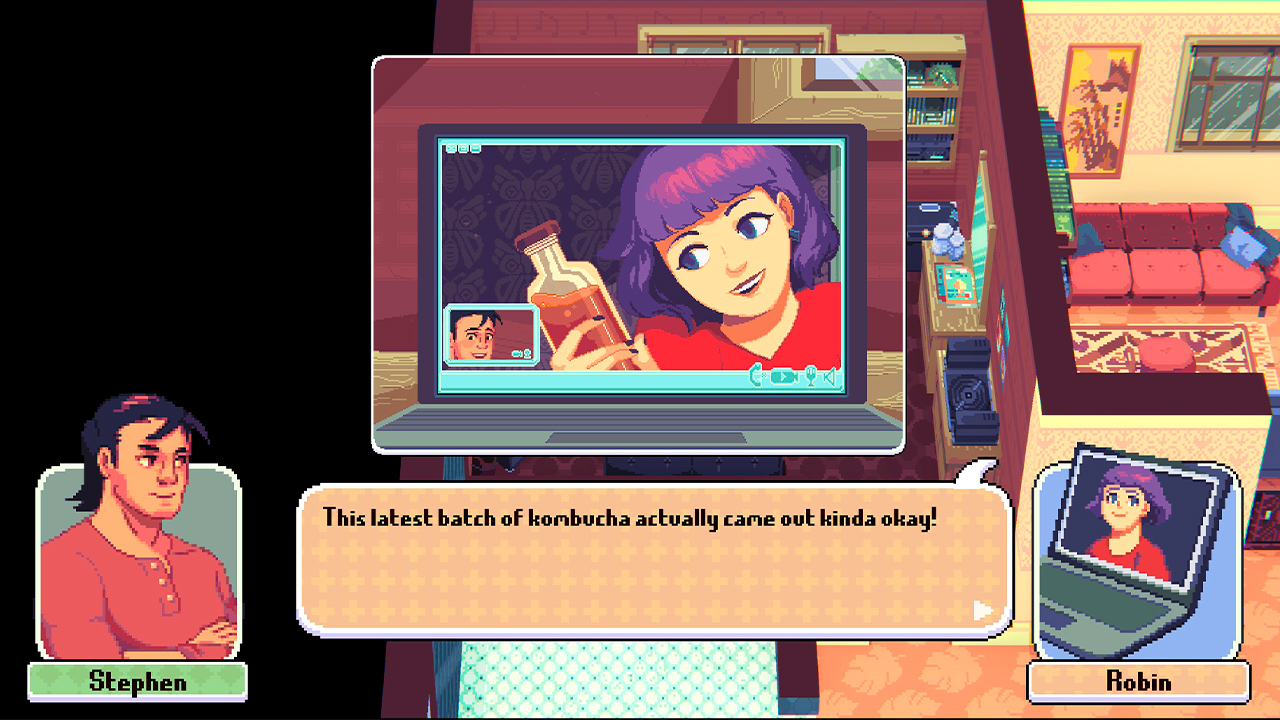This screenshot has width=1280, height=720.
Task: Click the X icon atop the video call window
Action: (x=451, y=148)
